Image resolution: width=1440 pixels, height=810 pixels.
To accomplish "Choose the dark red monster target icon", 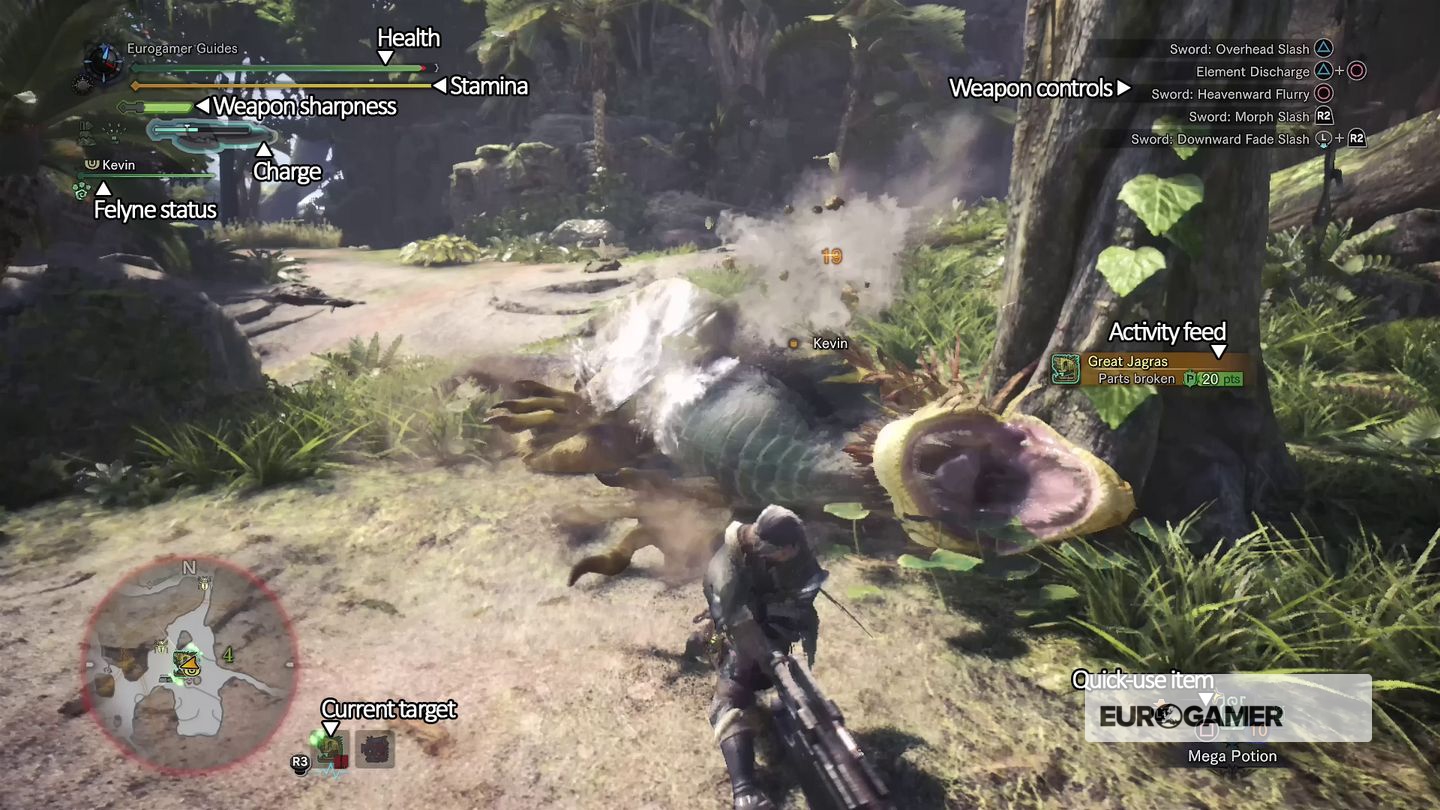I will click(374, 749).
